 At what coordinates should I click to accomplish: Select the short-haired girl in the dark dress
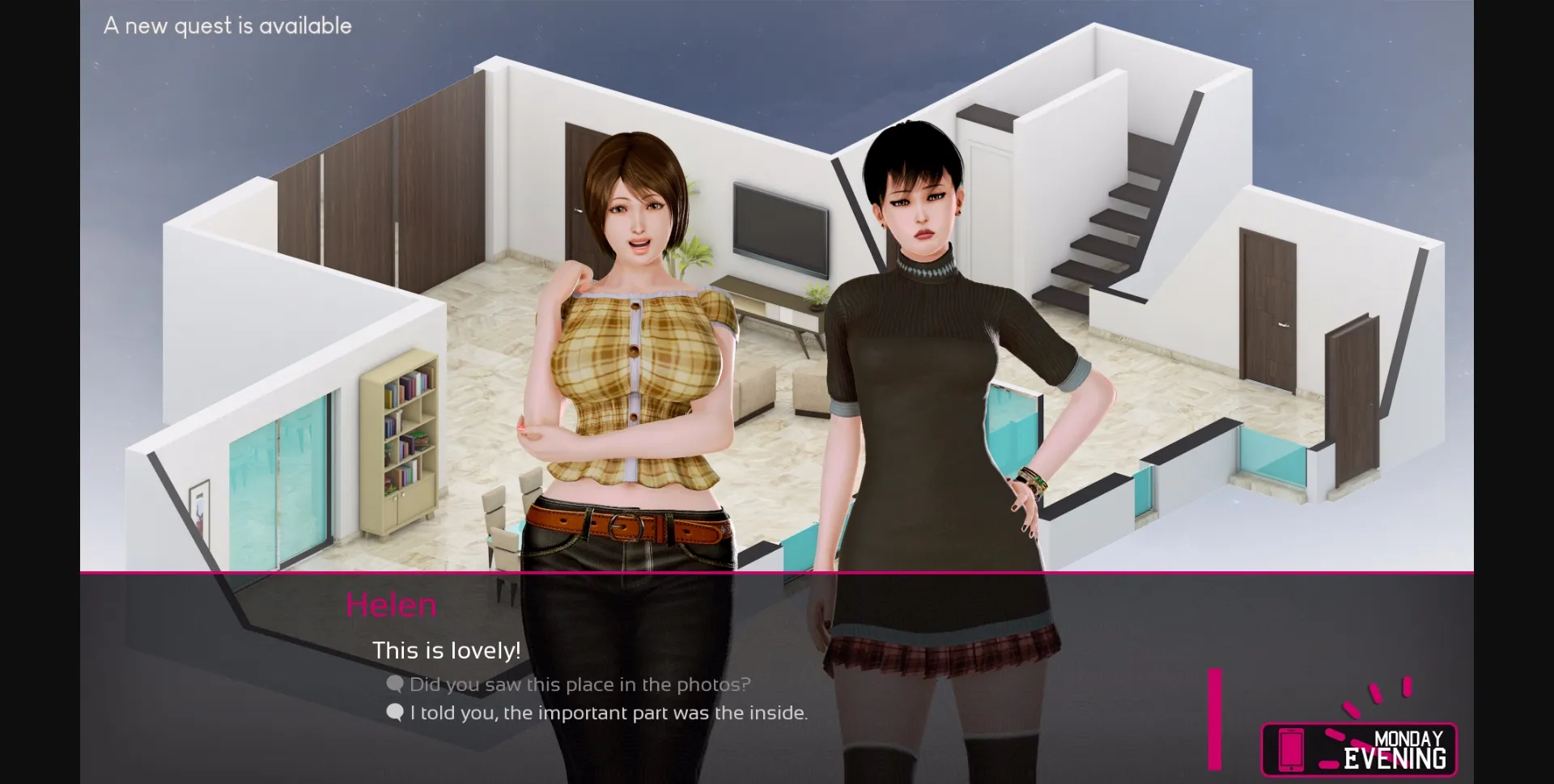click(923, 364)
